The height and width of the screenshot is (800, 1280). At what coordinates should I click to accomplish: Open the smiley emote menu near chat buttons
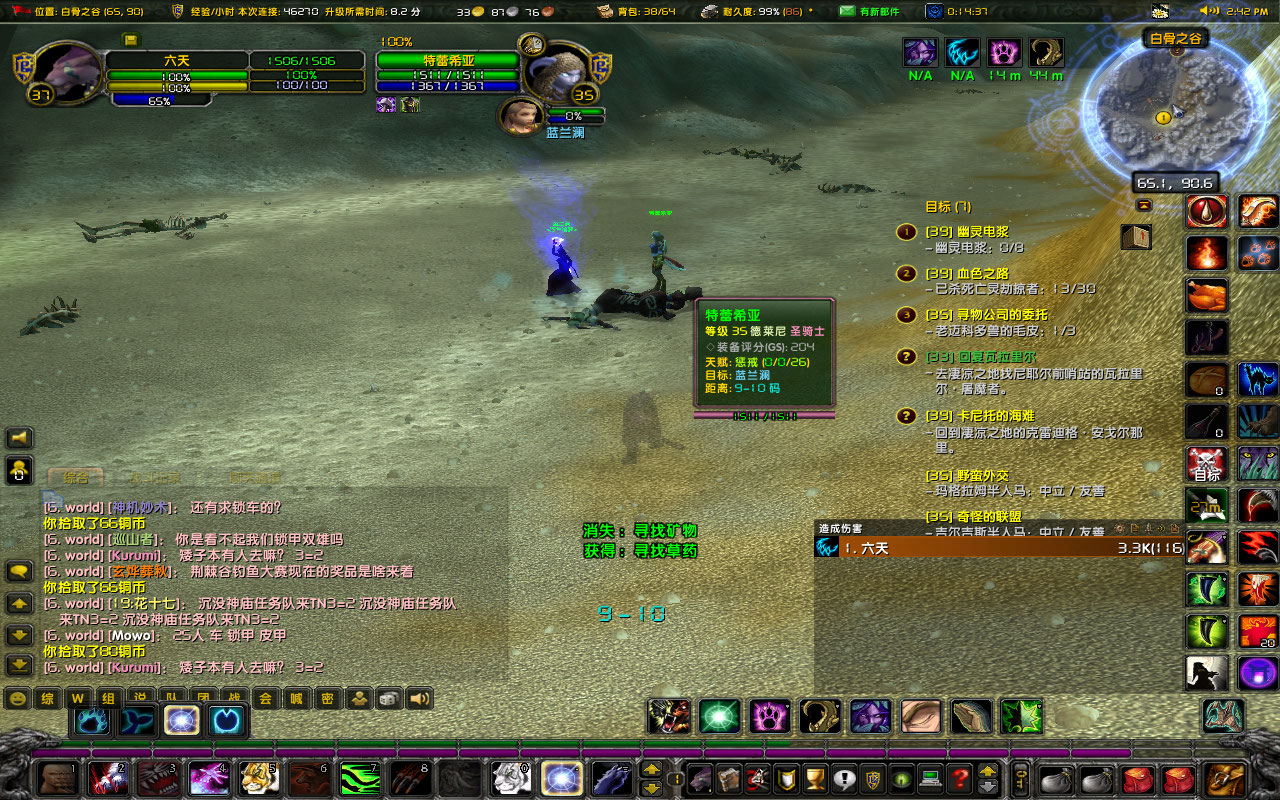point(17,698)
